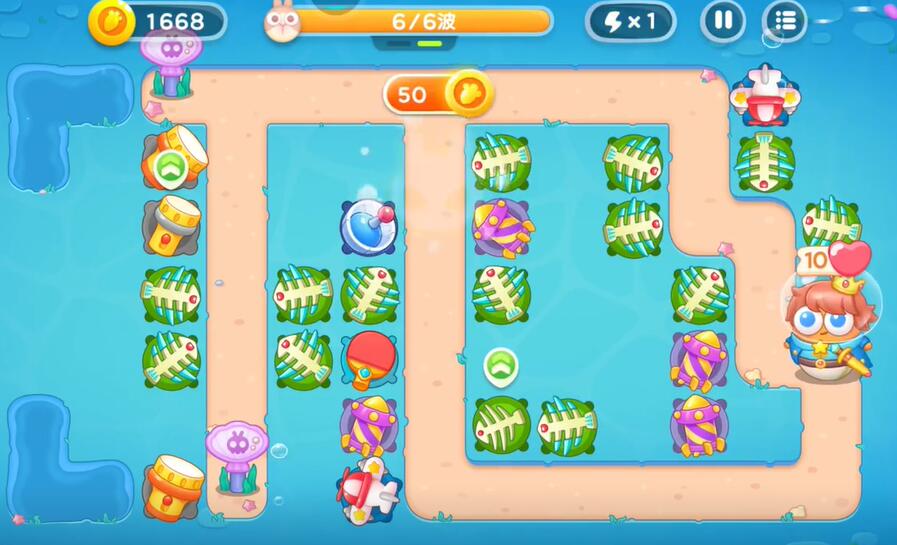Toggle the lightning x1 game speed button
The width and height of the screenshot is (897, 545).
click(630, 21)
